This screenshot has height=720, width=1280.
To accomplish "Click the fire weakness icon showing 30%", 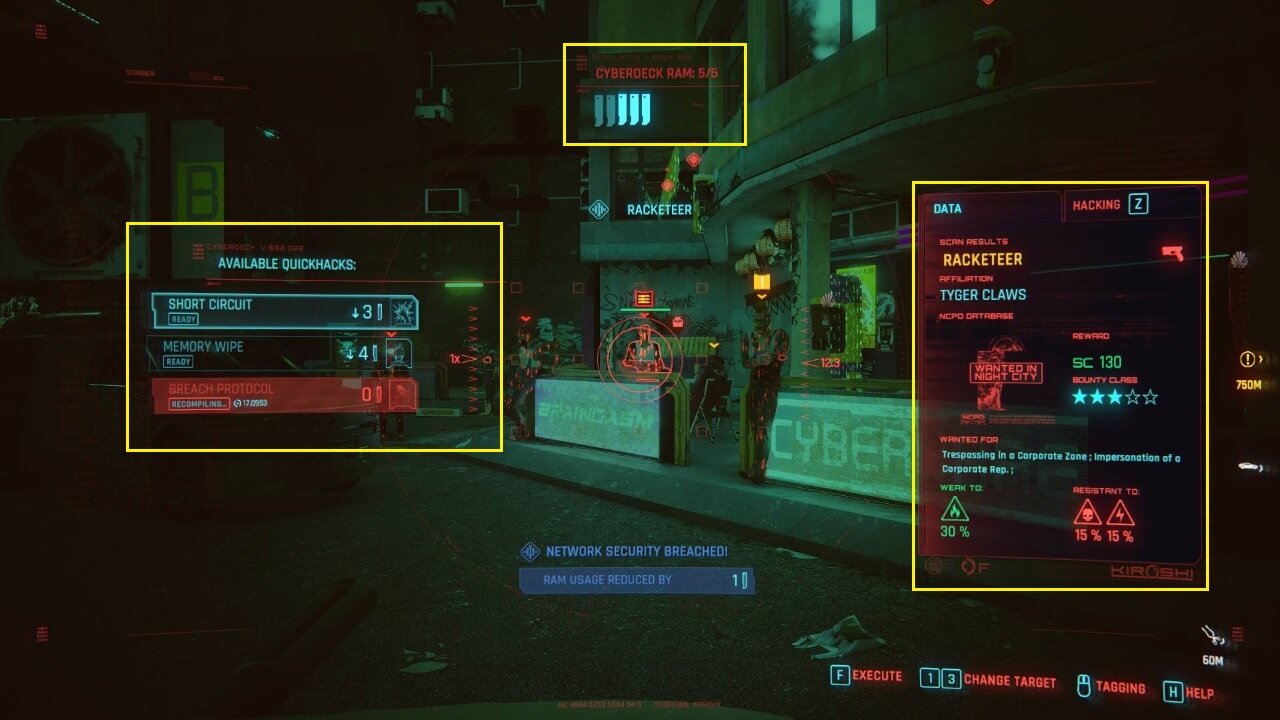I will pyautogui.click(x=954, y=512).
